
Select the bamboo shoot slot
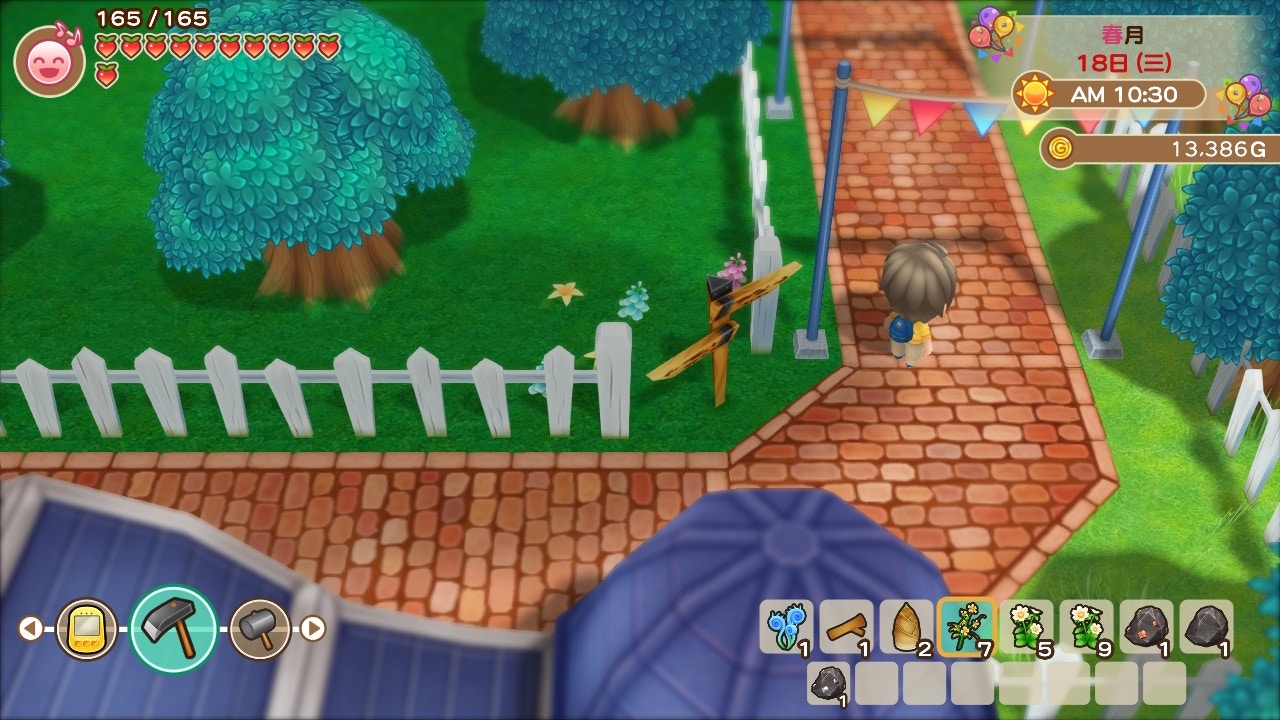tap(906, 627)
